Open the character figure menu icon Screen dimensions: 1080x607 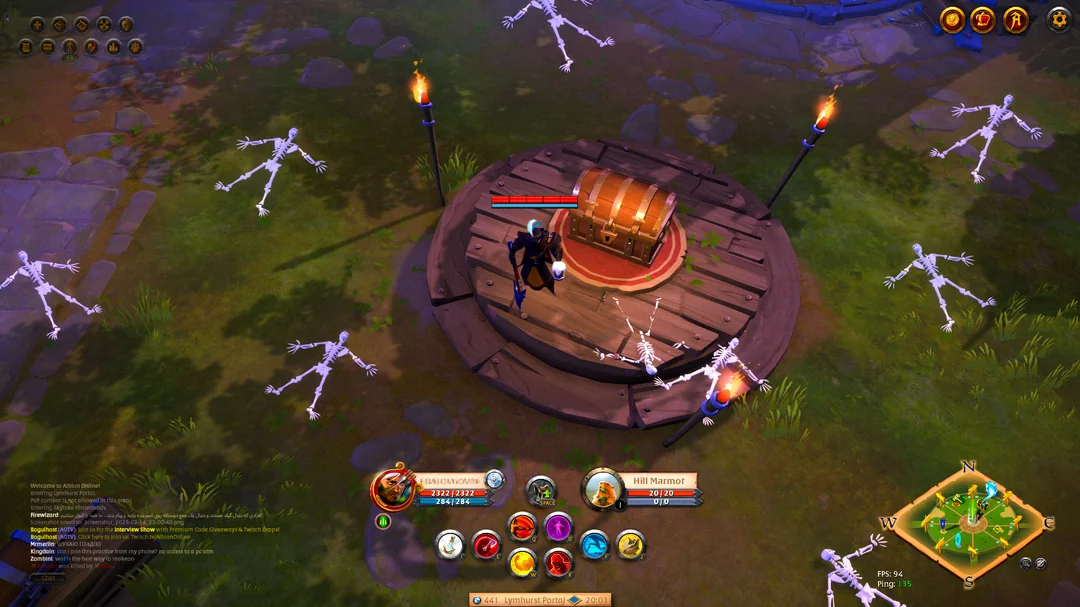point(69,46)
